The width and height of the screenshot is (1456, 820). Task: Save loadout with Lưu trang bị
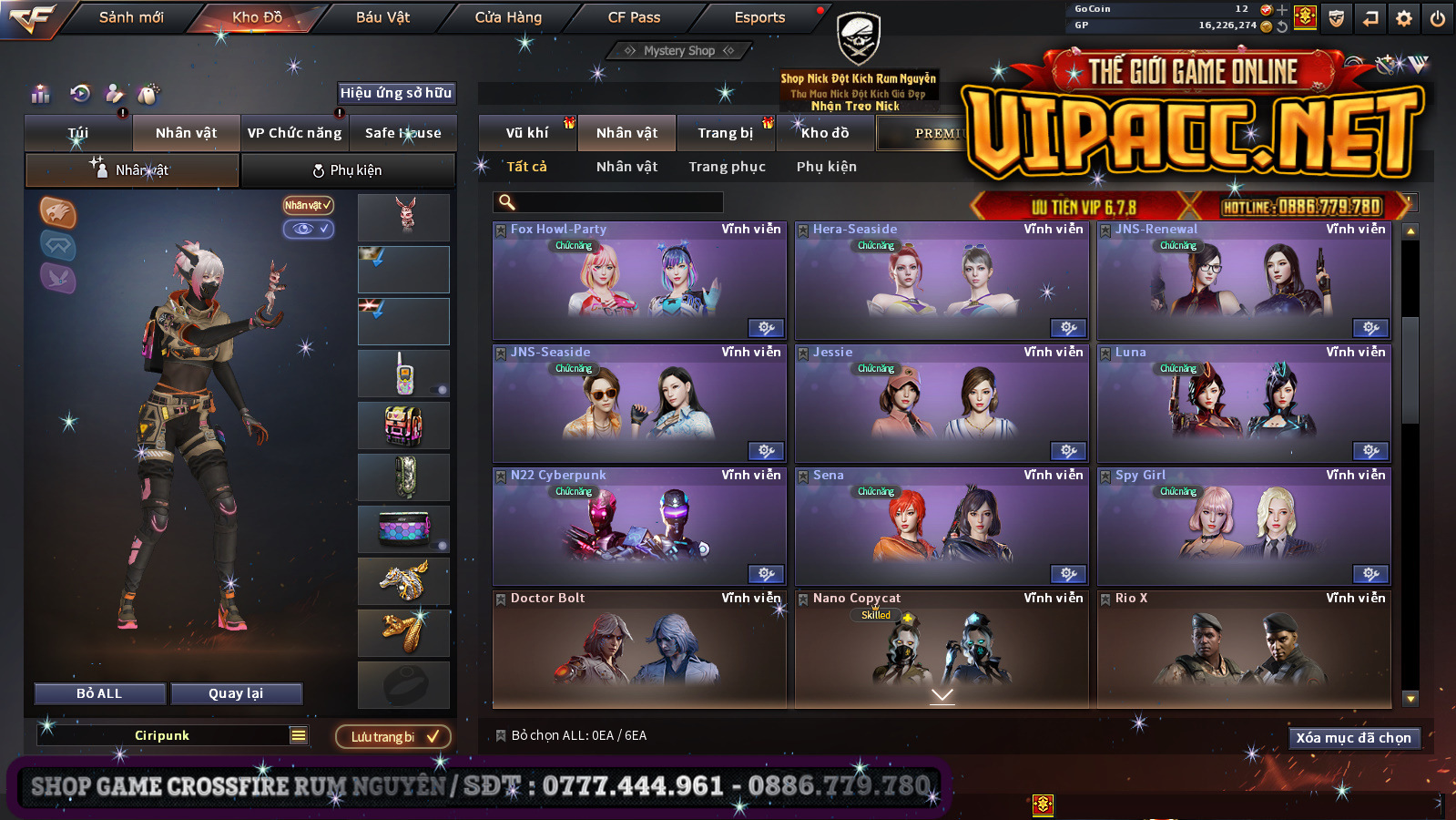point(393,736)
